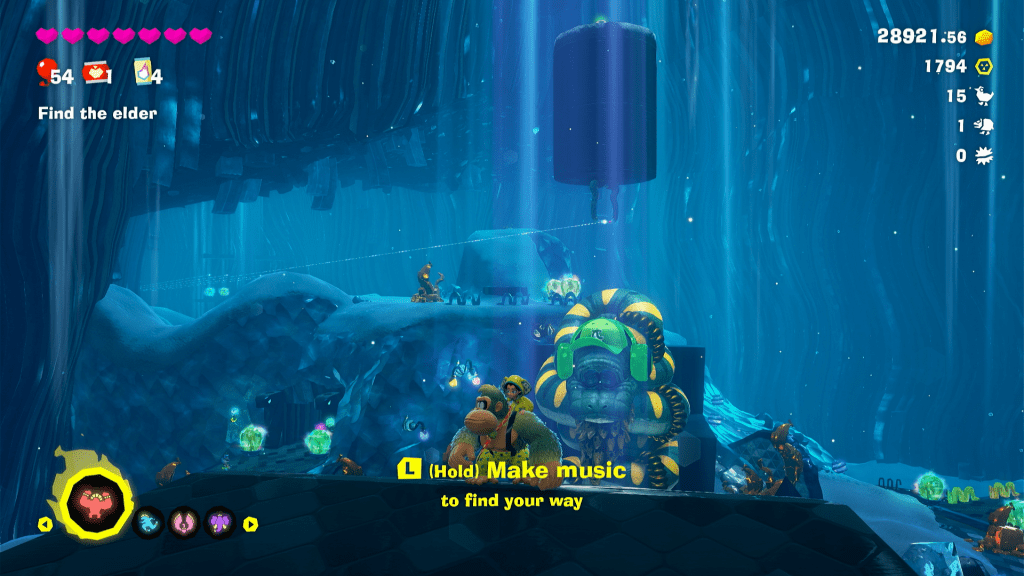
Task: Select the white dinosaur-head fossil icon
Action: coord(984,126)
